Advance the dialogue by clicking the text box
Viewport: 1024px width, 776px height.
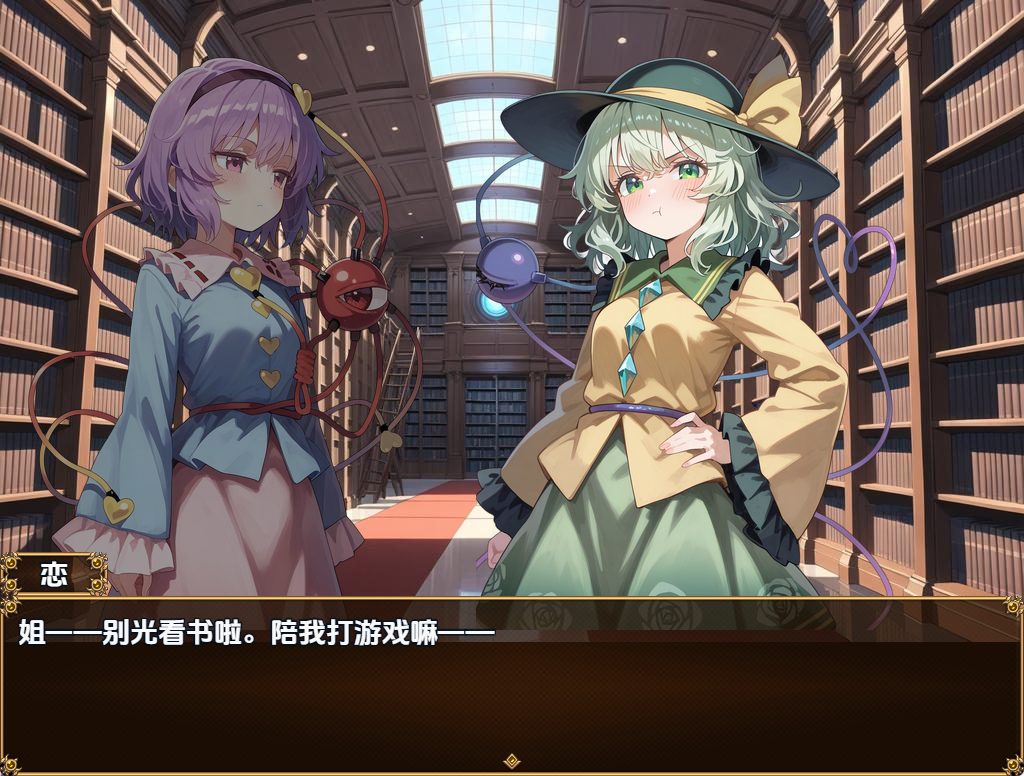tap(512, 690)
